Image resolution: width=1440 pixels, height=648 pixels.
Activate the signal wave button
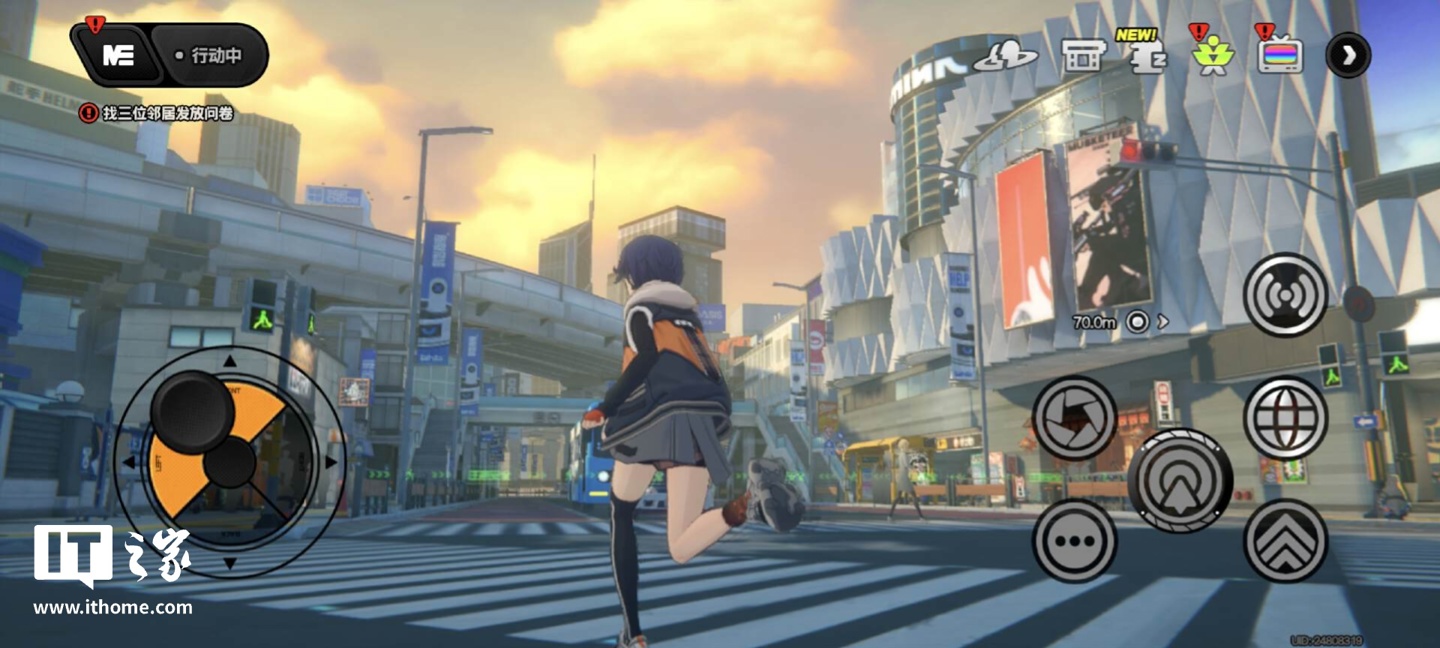(1285, 294)
